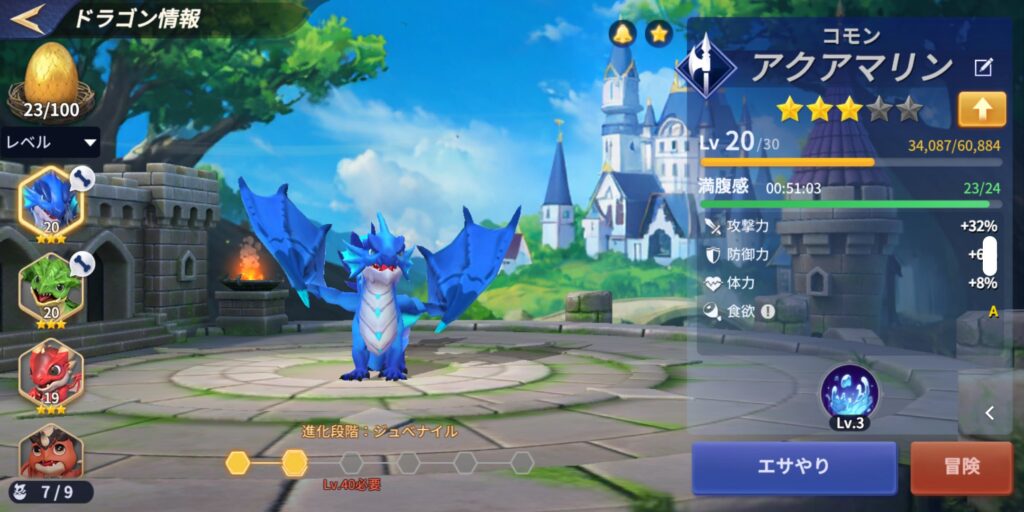Feed the dragon with エサやり
Image resolution: width=1024 pixels, height=512 pixels.
[x=794, y=467]
